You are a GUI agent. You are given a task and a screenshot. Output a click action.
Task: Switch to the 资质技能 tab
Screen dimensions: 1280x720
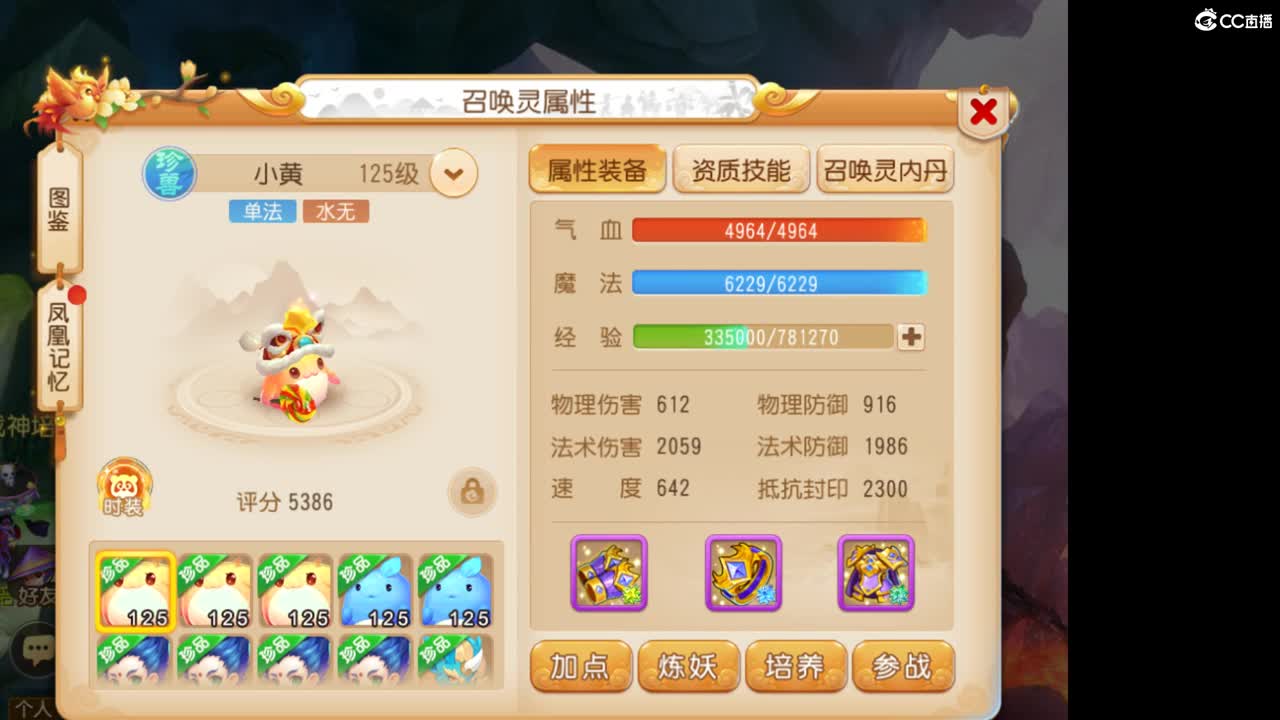pos(743,169)
